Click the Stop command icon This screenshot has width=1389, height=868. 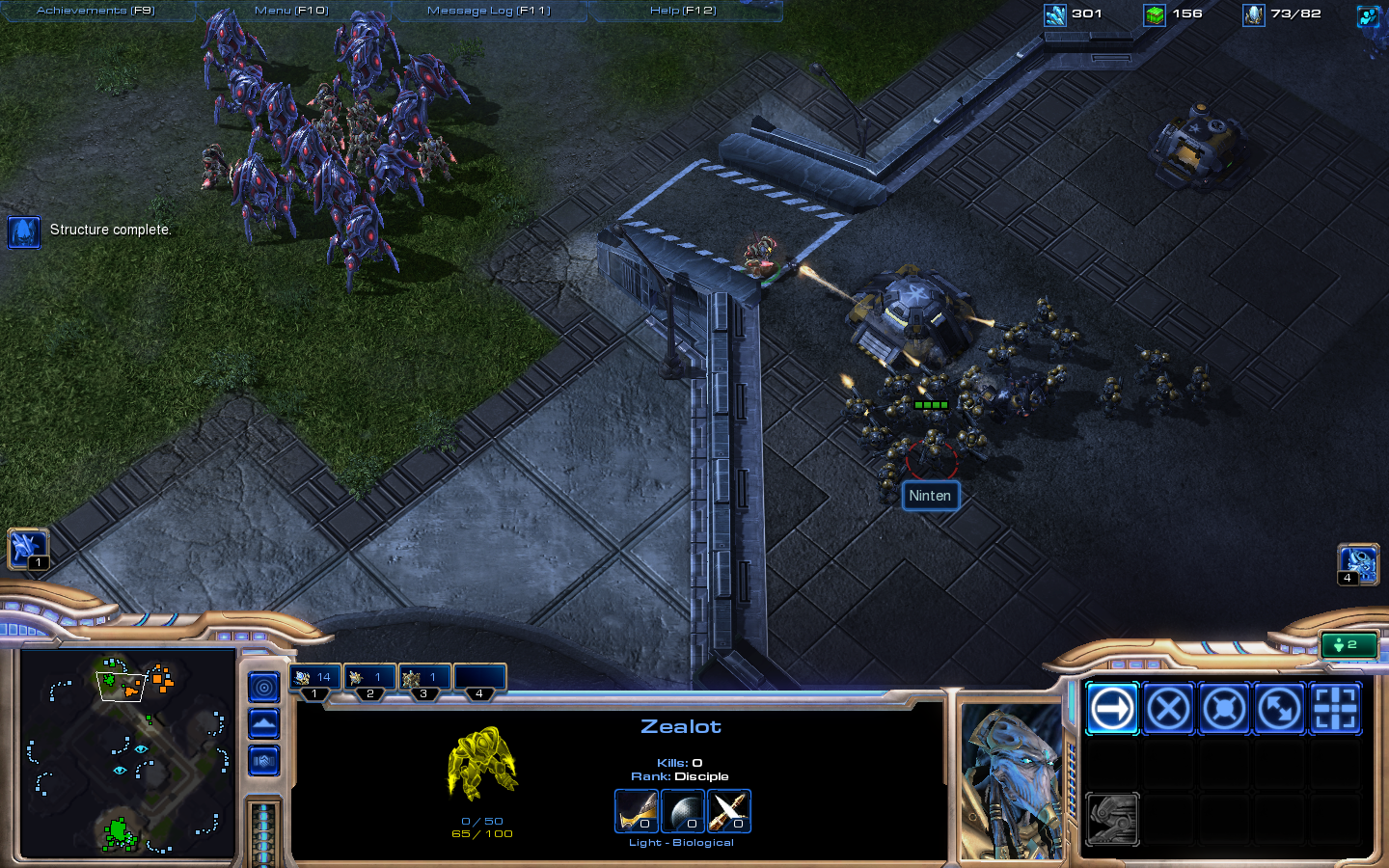tap(1168, 709)
